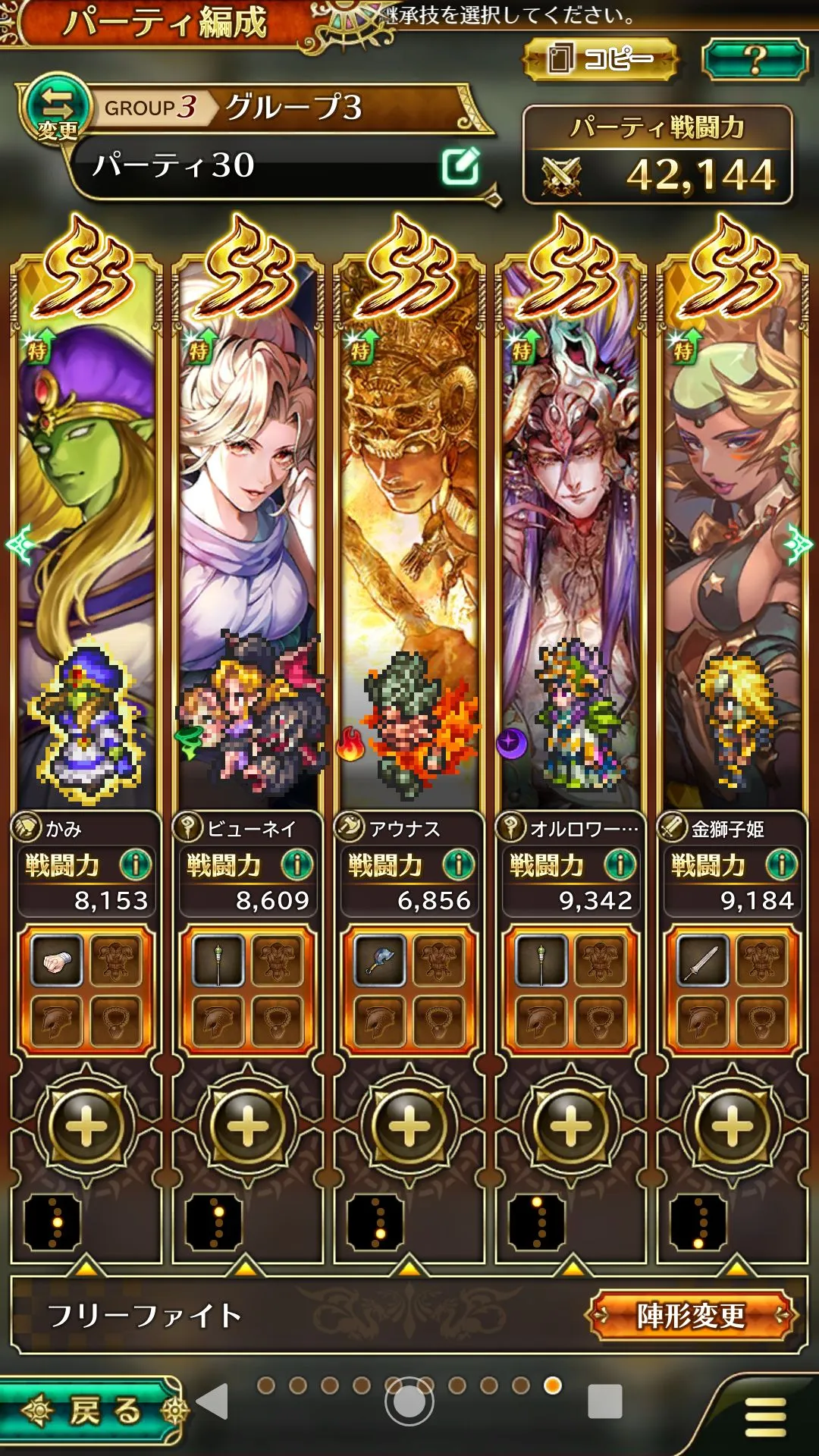Viewport: 819px width, 1456px height.
Task: Open アウナス's axe weapon slot
Action: click(x=380, y=962)
